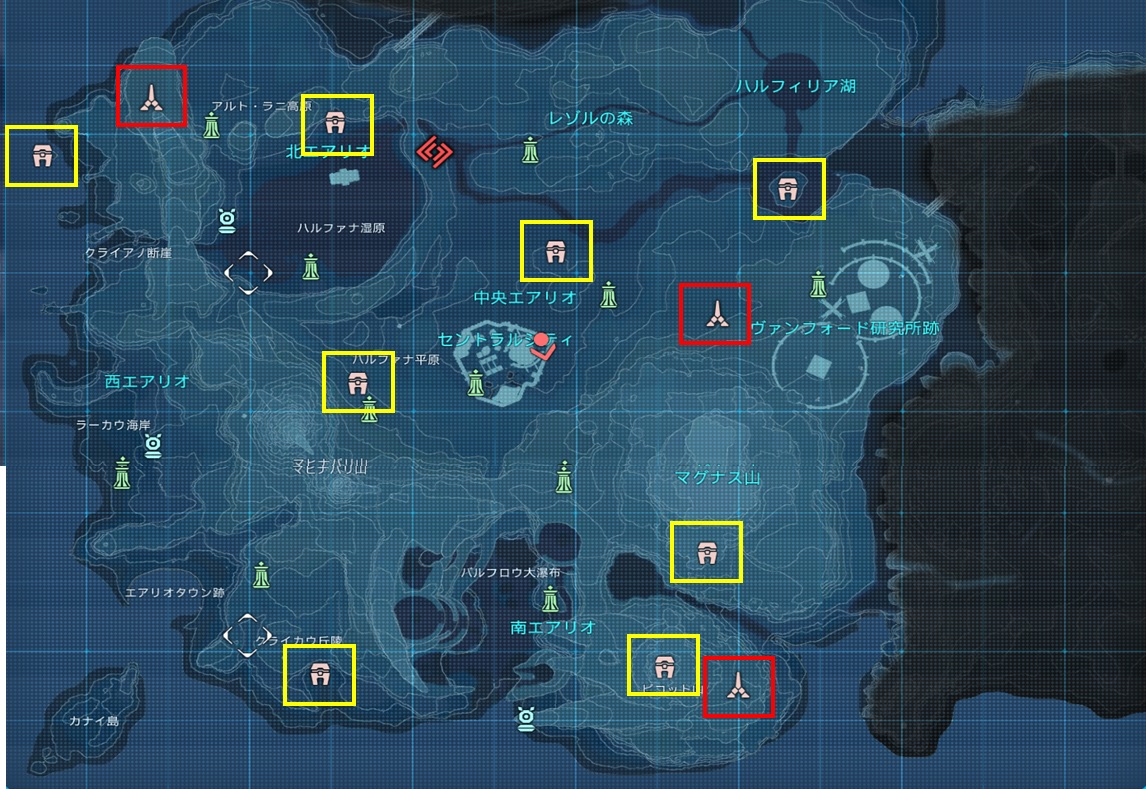Click the tower marker left of ヴァンフォード研究所跡
Screen dimensions: 1146x789
(x=714, y=314)
